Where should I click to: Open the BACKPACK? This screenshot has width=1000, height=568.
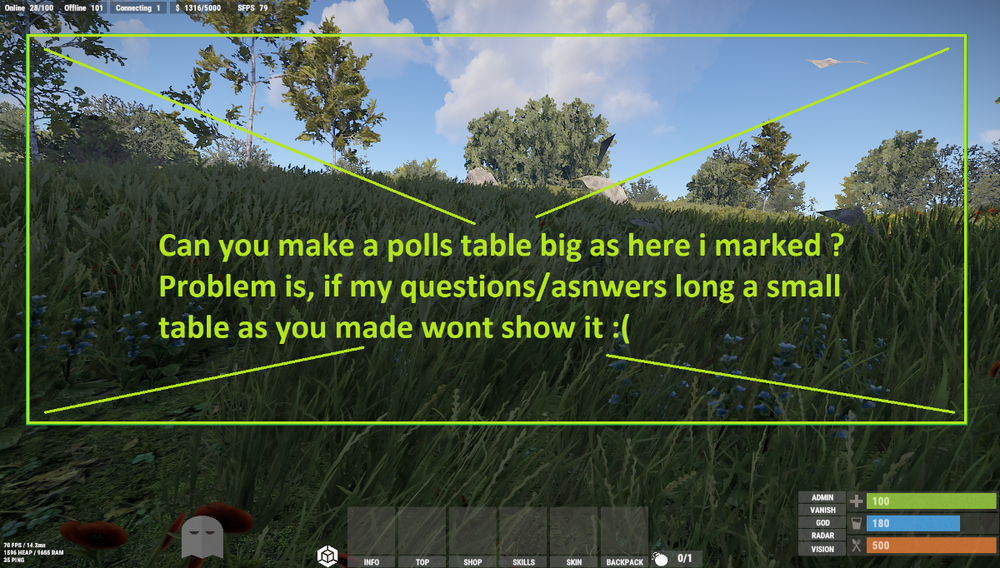click(624, 562)
